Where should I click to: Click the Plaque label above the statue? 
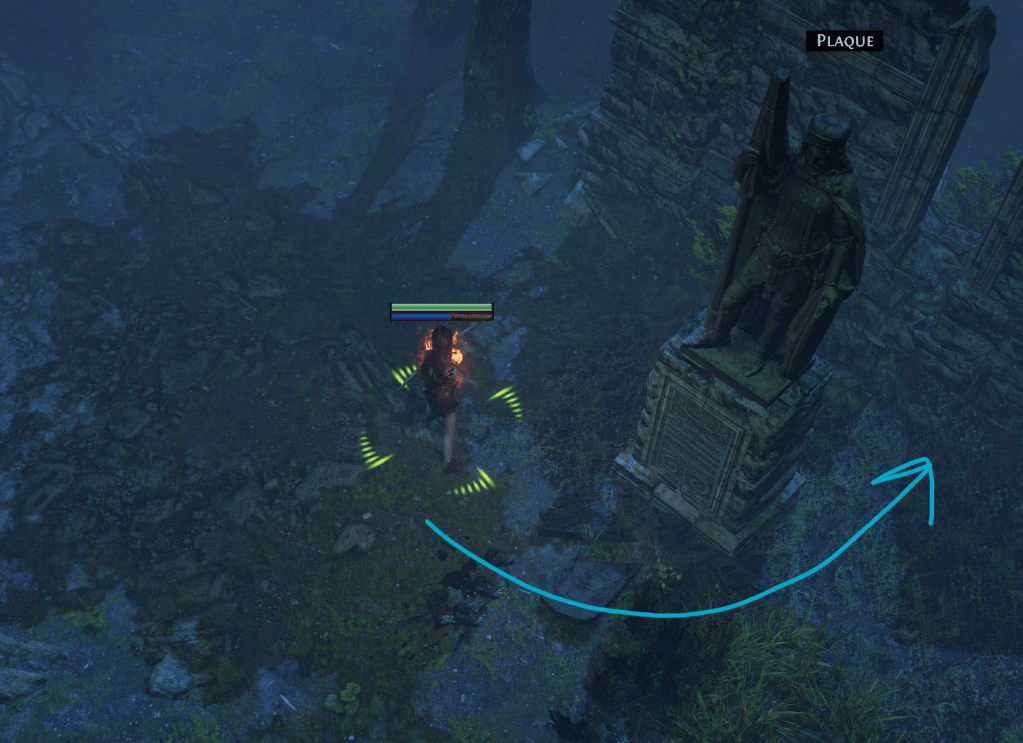click(x=845, y=41)
